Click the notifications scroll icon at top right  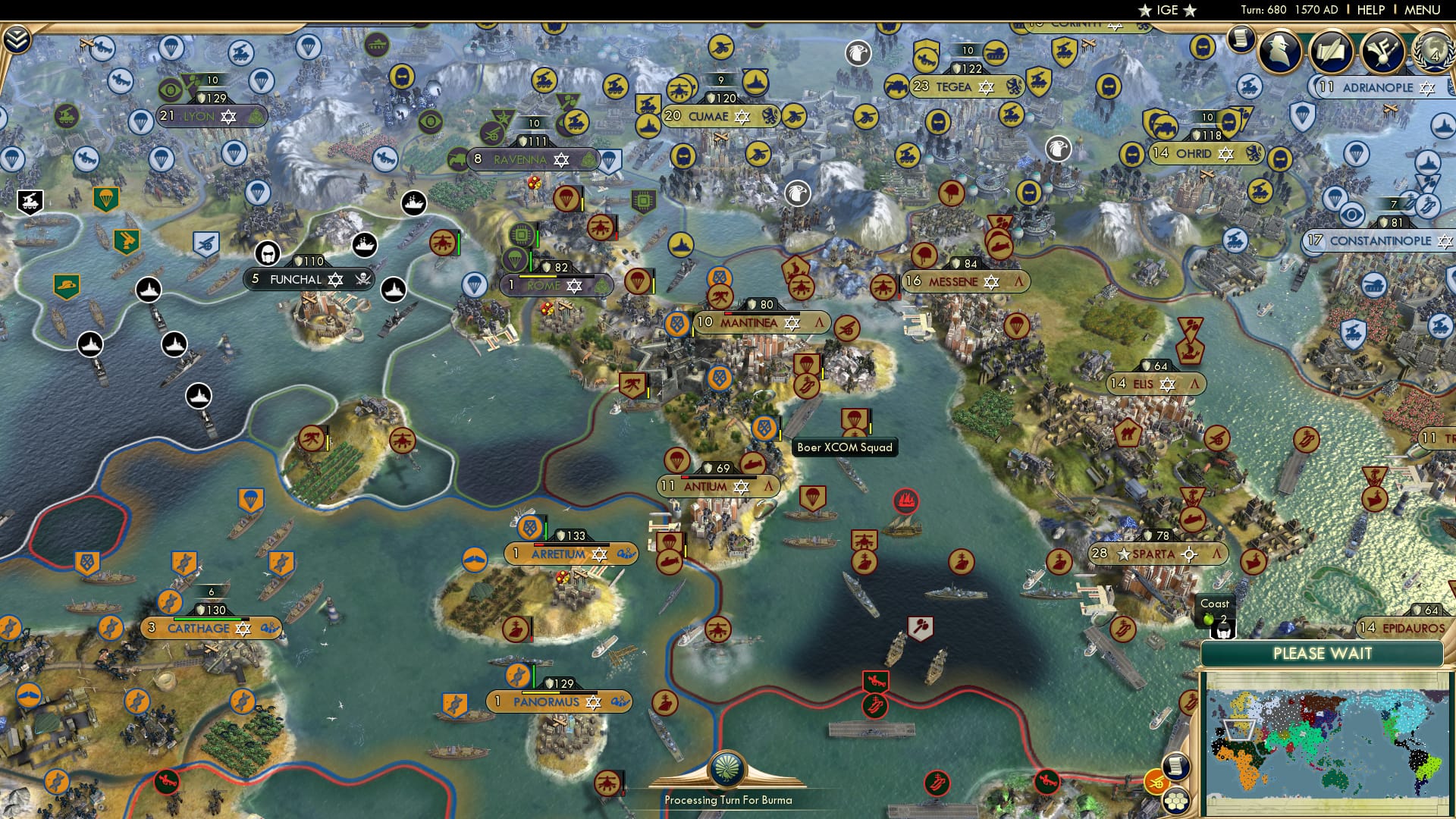tap(1241, 39)
